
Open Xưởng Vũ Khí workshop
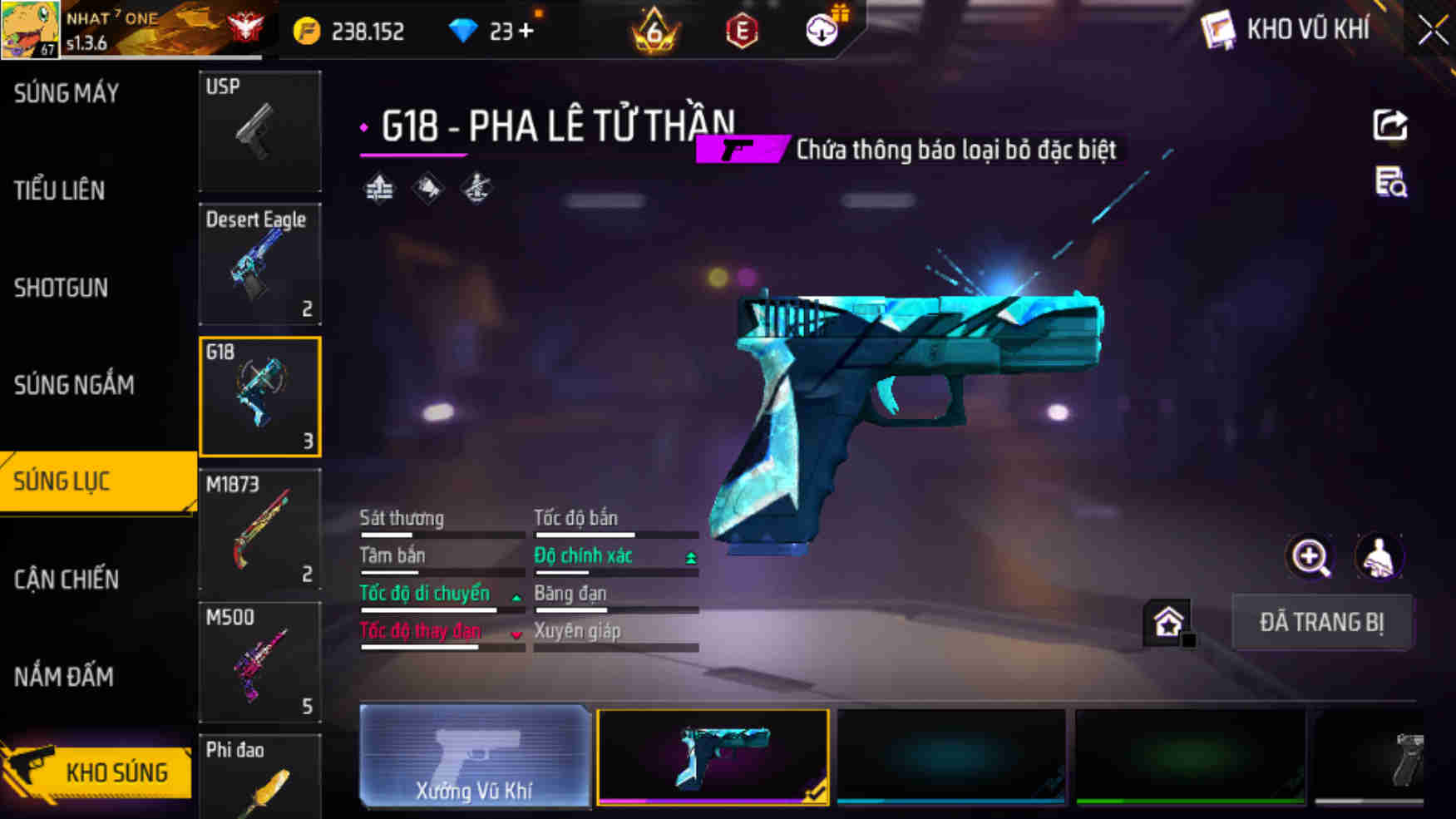coord(475,757)
